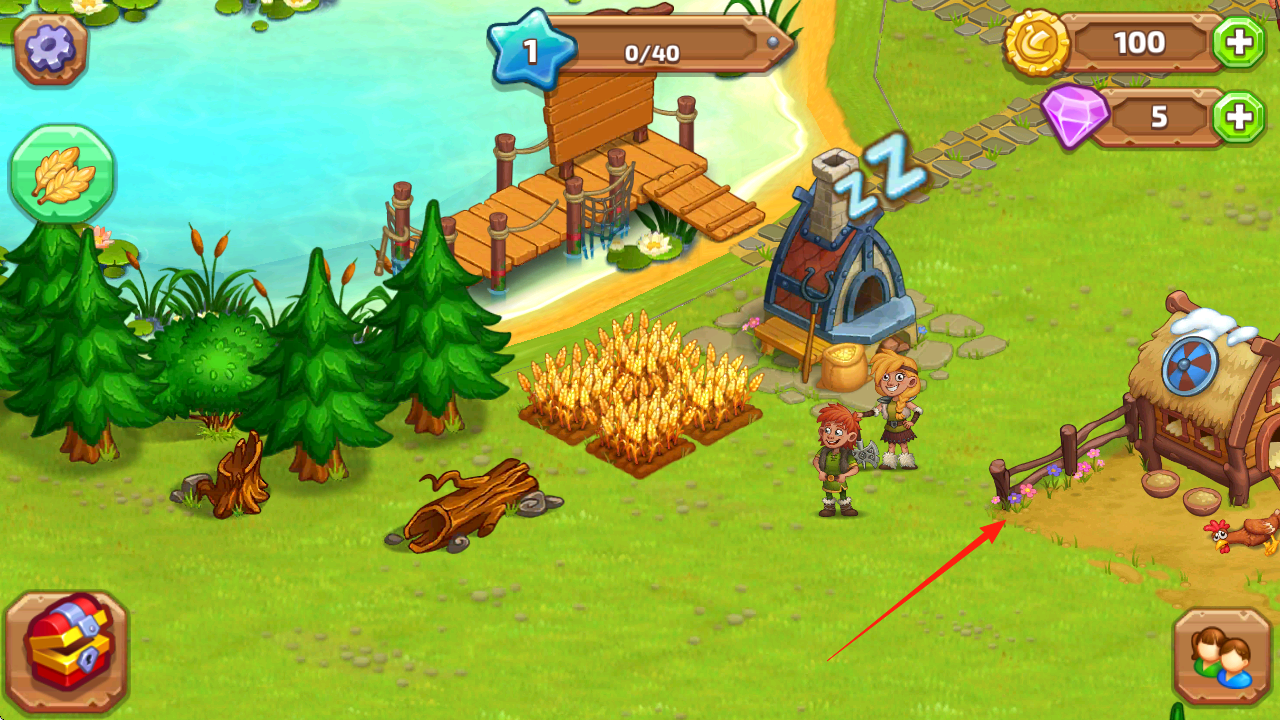Add more gold coins with plus
Screen dimensions: 1280x720
click(x=1238, y=43)
